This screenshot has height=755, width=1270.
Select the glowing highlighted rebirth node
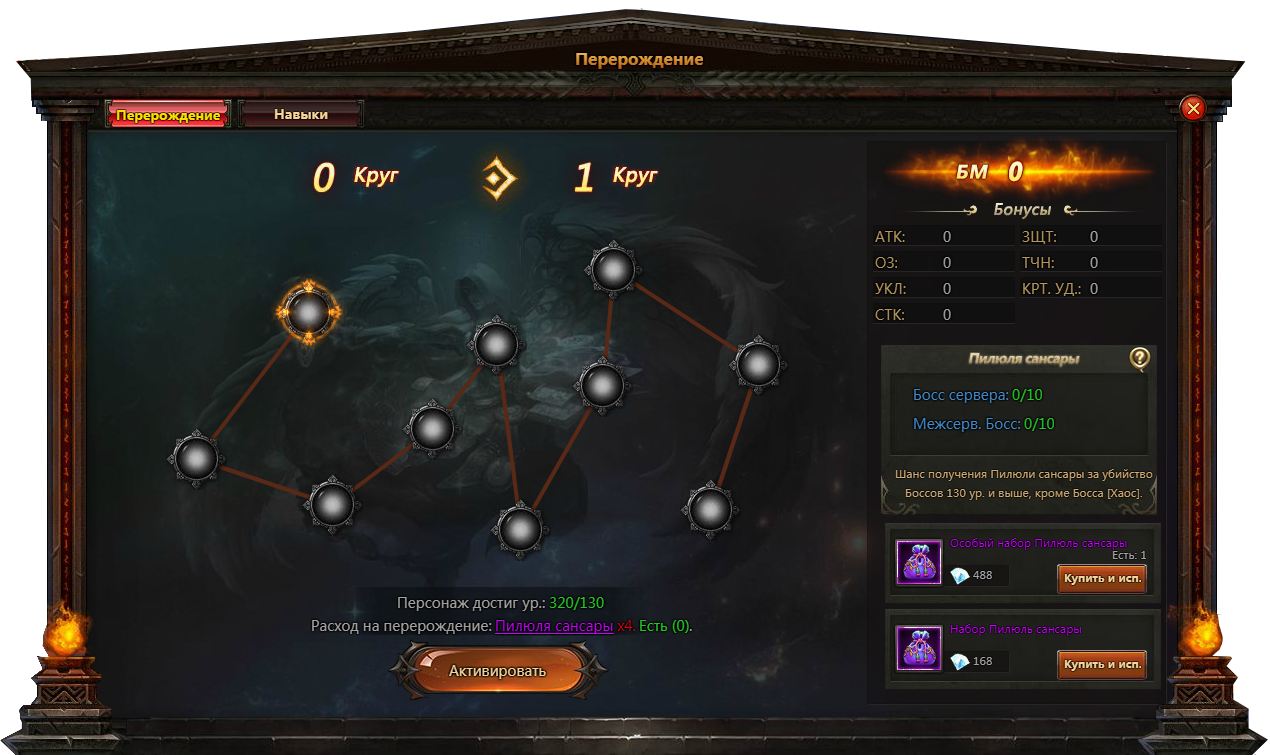point(309,313)
